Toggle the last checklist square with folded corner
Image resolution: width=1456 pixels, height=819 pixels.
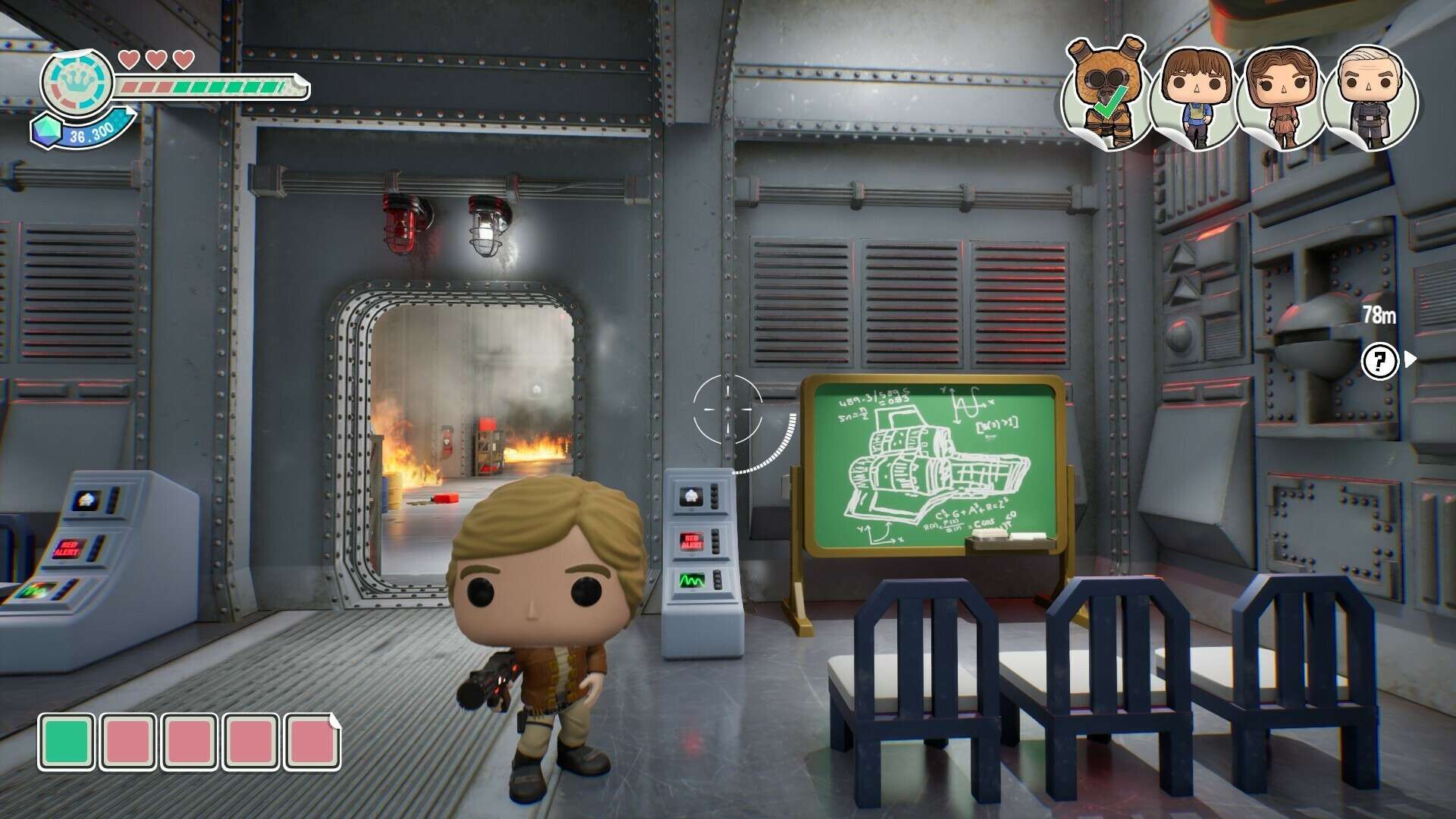tap(312, 733)
